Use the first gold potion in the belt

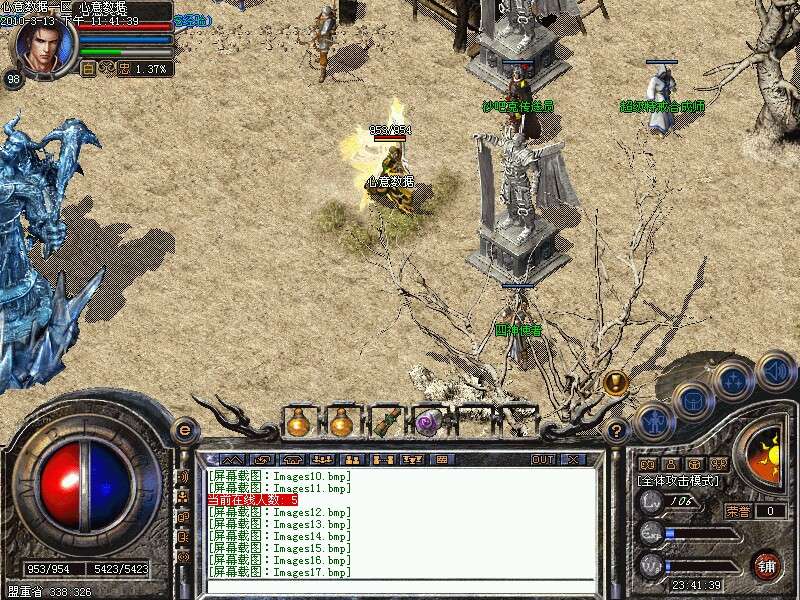(297, 423)
